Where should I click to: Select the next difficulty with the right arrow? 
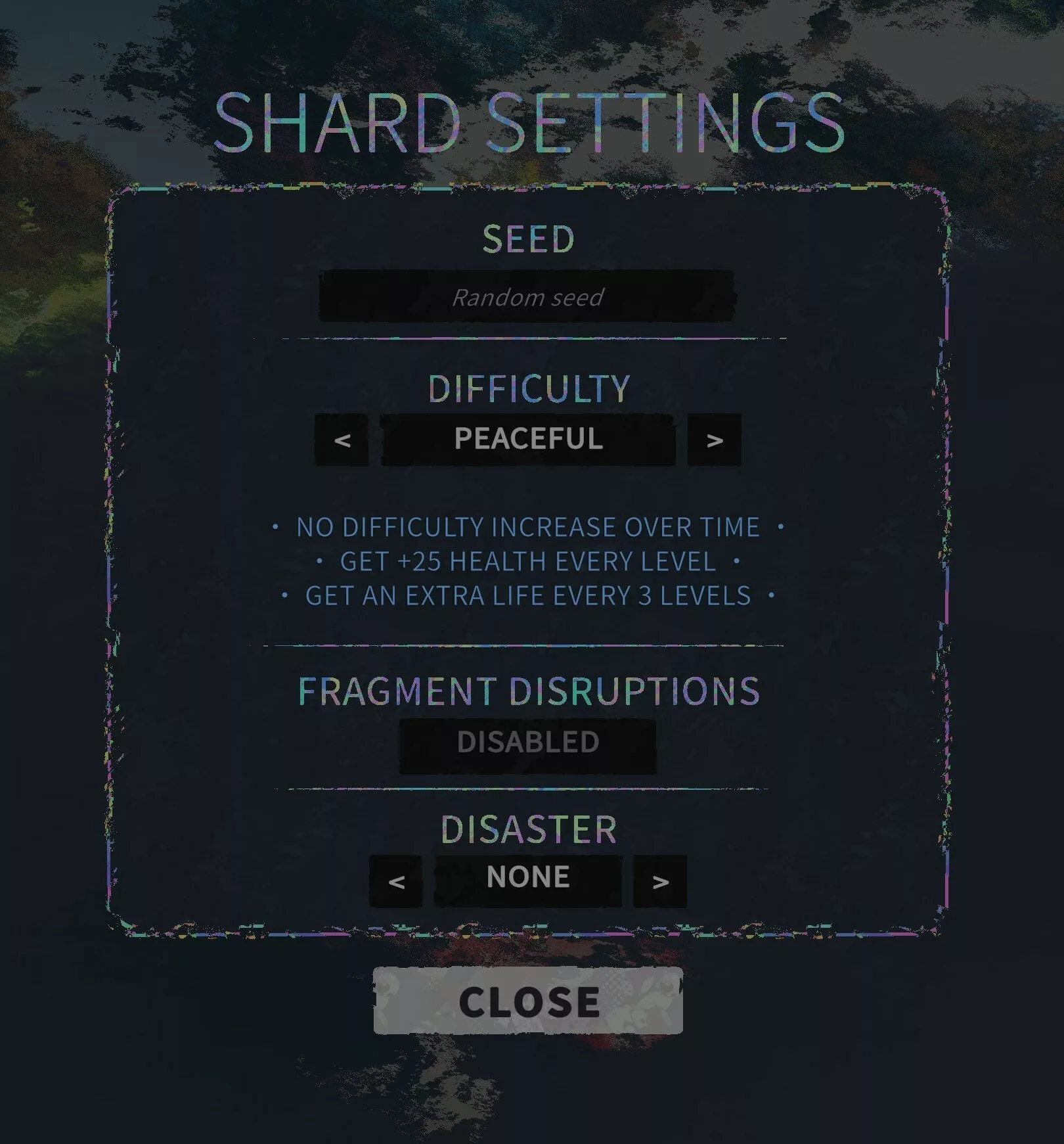pos(714,440)
